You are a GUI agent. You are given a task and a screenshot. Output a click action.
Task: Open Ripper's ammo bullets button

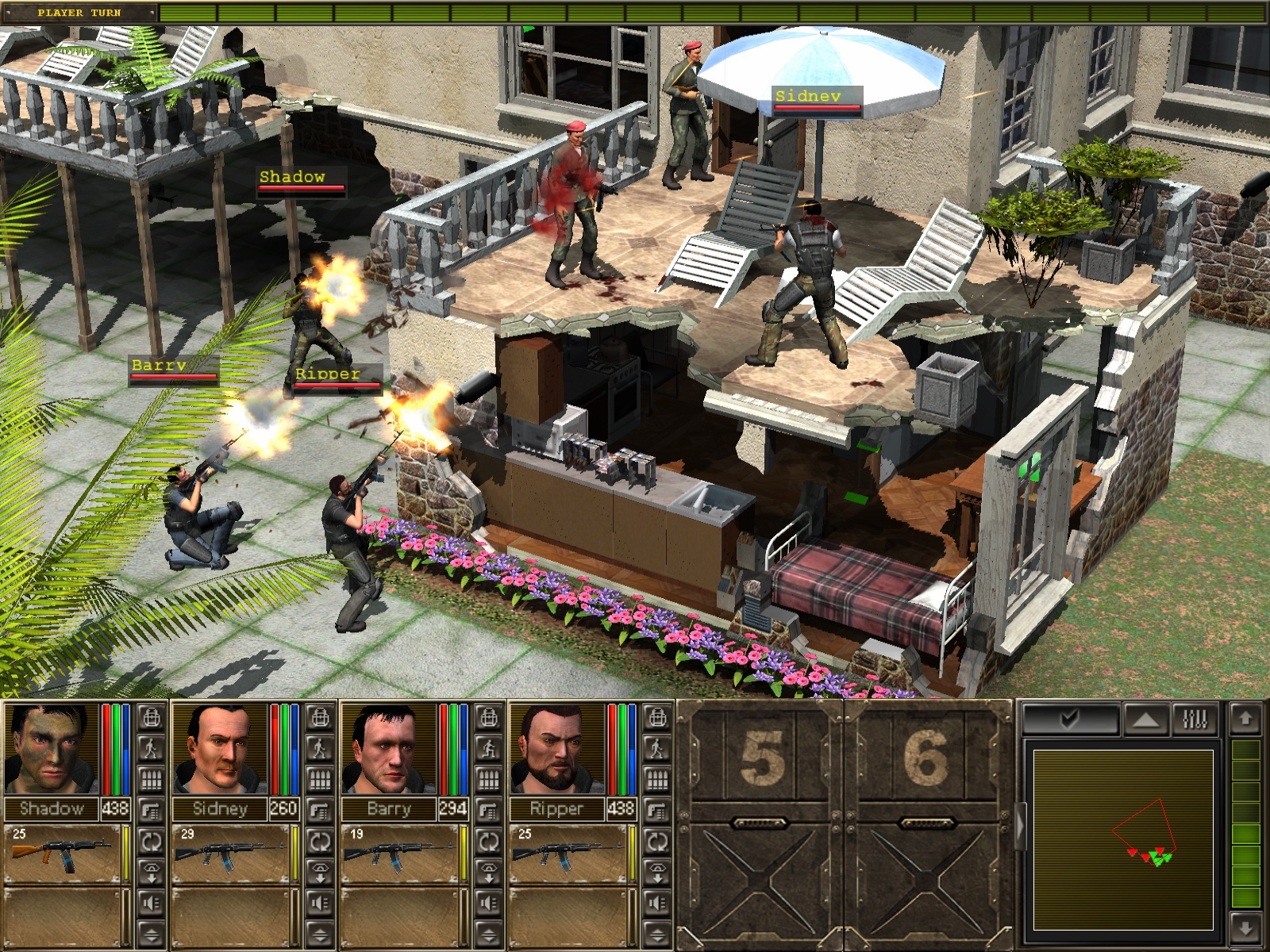point(656,779)
